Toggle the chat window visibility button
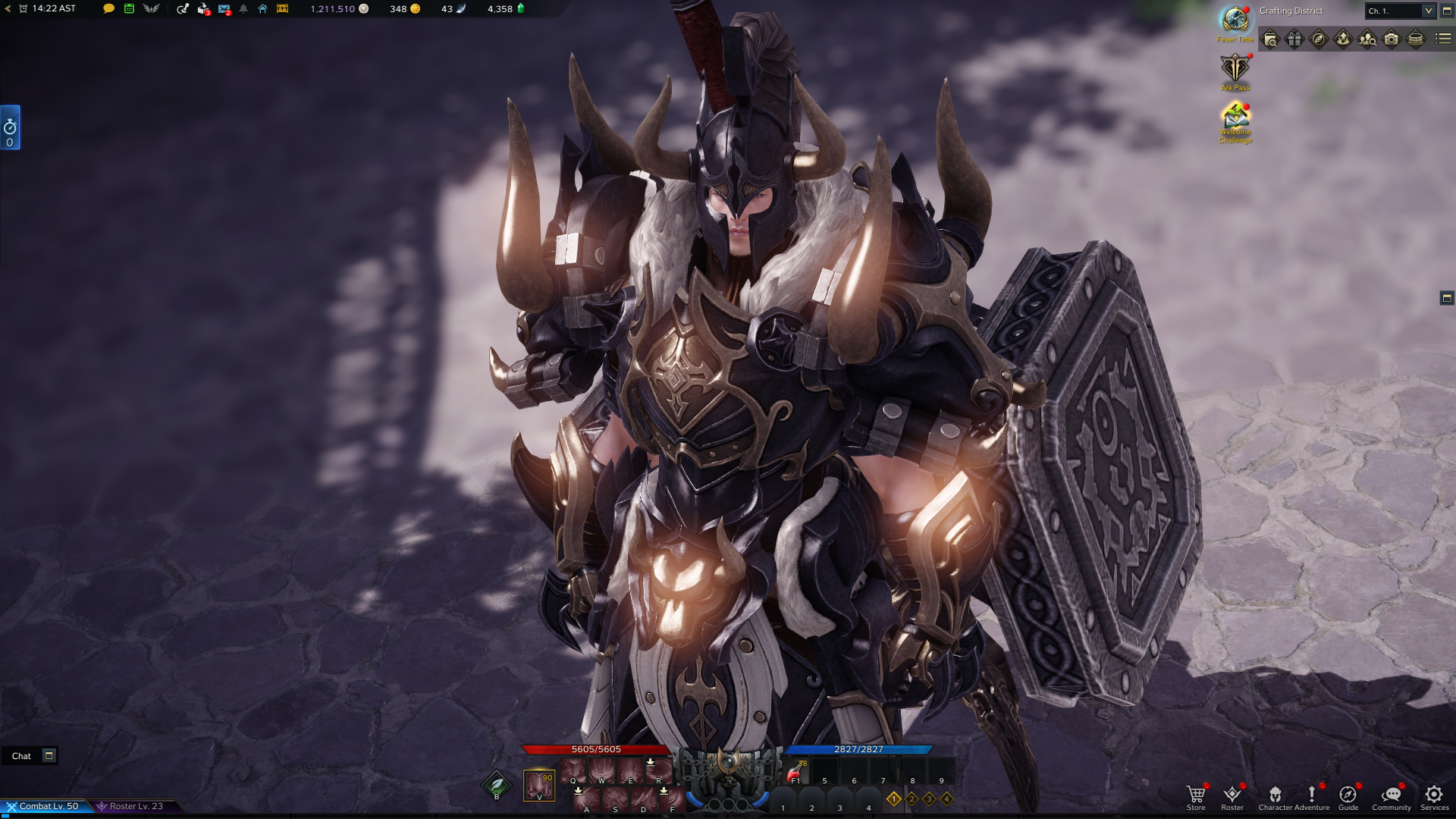 (49, 755)
